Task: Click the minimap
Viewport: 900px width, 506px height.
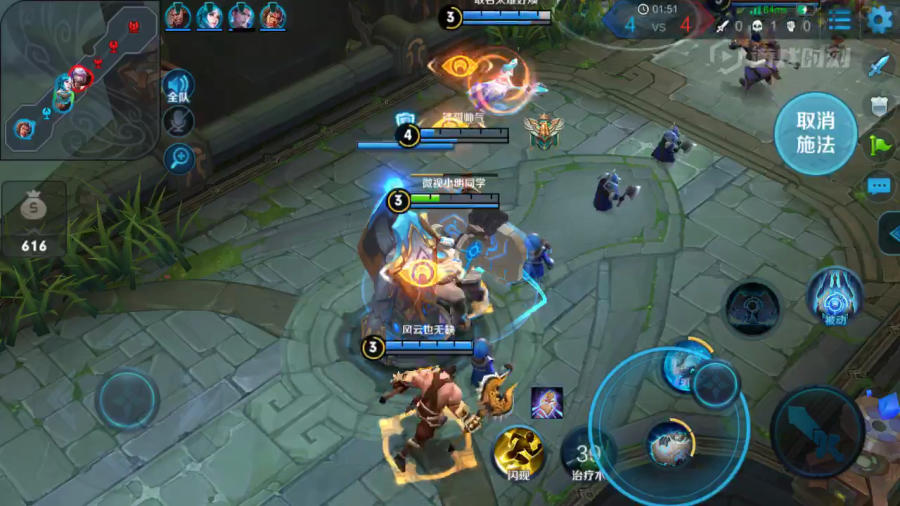Action: pyautogui.click(x=79, y=79)
